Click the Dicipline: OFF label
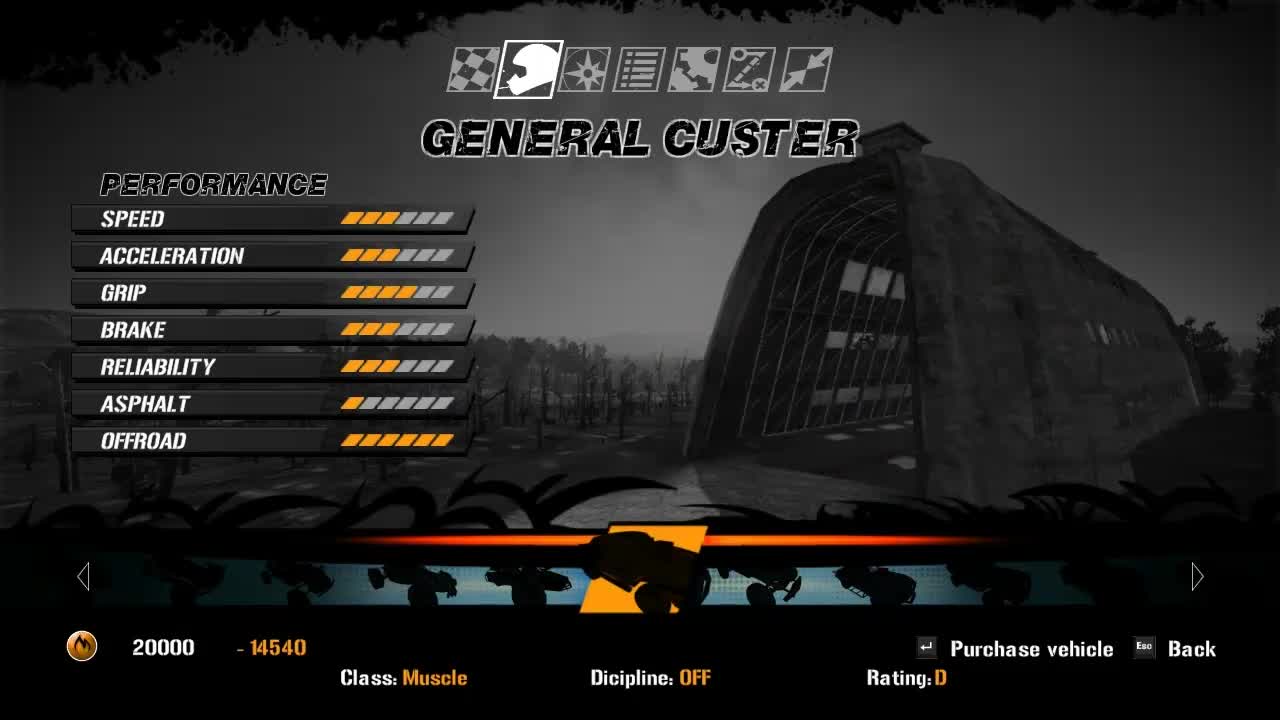This screenshot has height=720, width=1280. (x=651, y=677)
